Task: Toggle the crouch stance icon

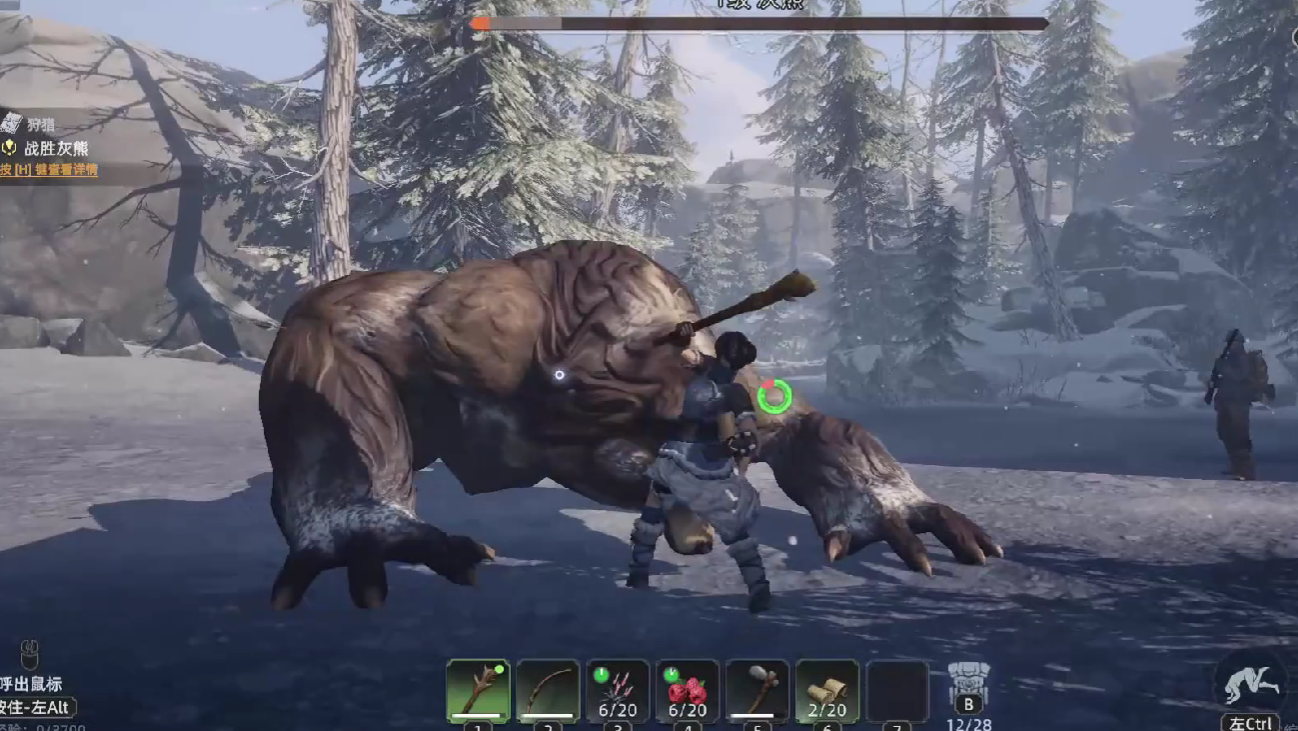Action: click(1252, 682)
